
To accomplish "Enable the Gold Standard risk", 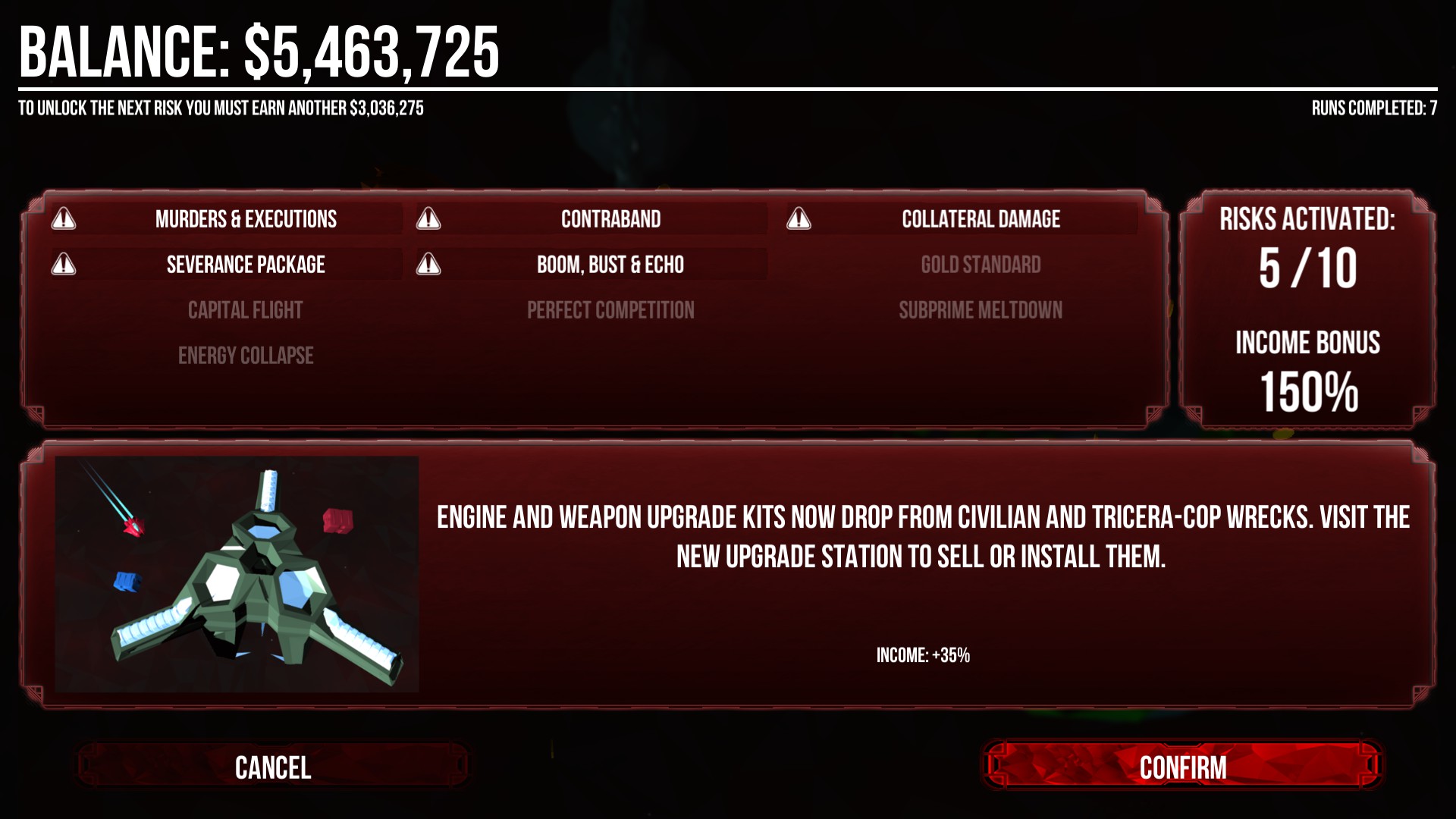I will tap(980, 265).
